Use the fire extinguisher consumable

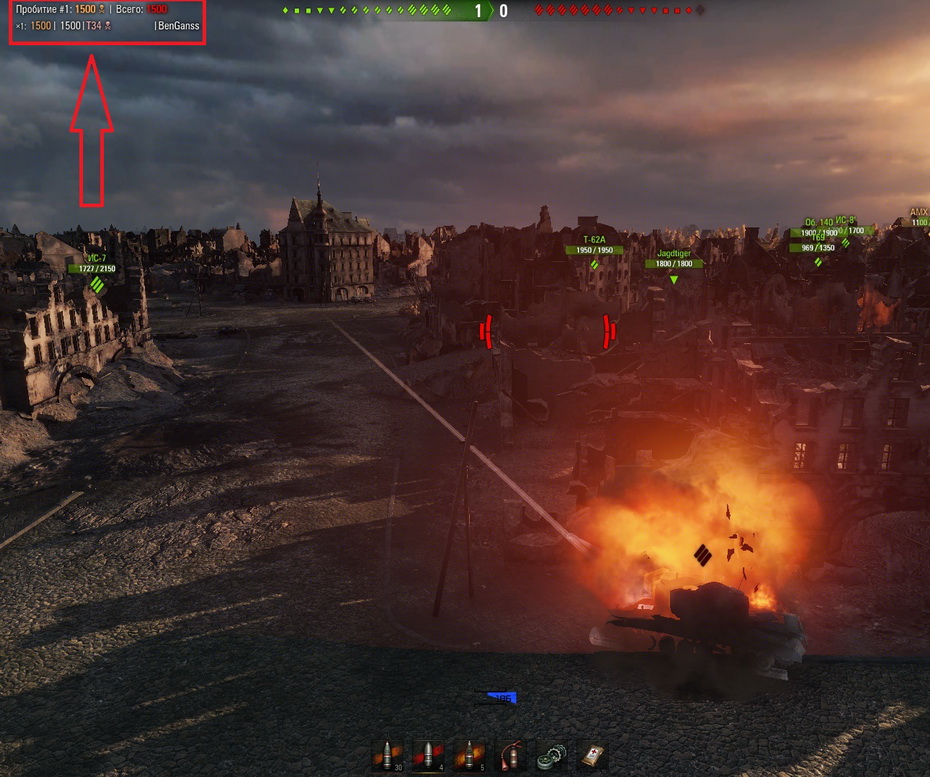tap(511, 754)
